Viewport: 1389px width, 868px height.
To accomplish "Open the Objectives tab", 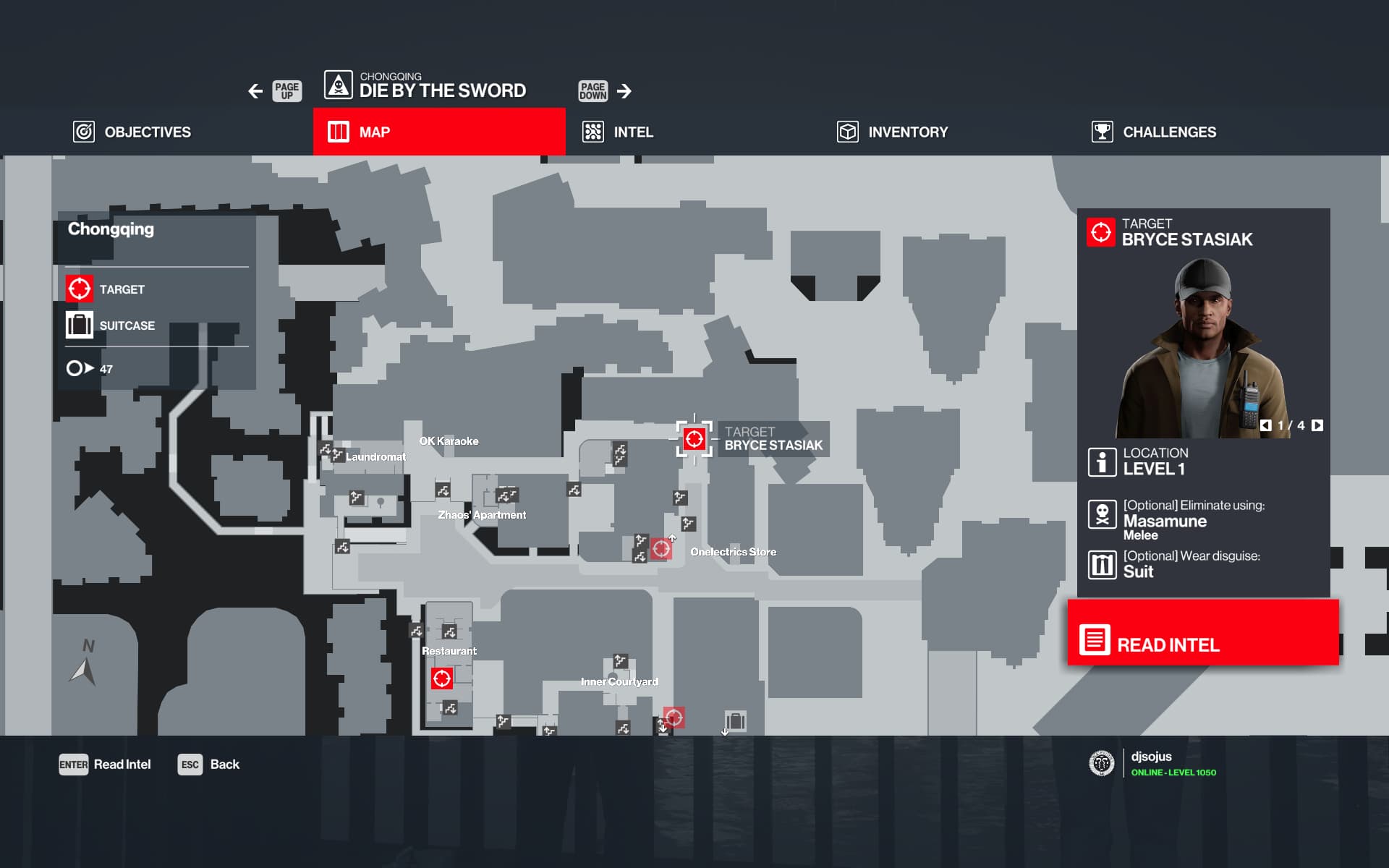I will pyautogui.click(x=133, y=132).
